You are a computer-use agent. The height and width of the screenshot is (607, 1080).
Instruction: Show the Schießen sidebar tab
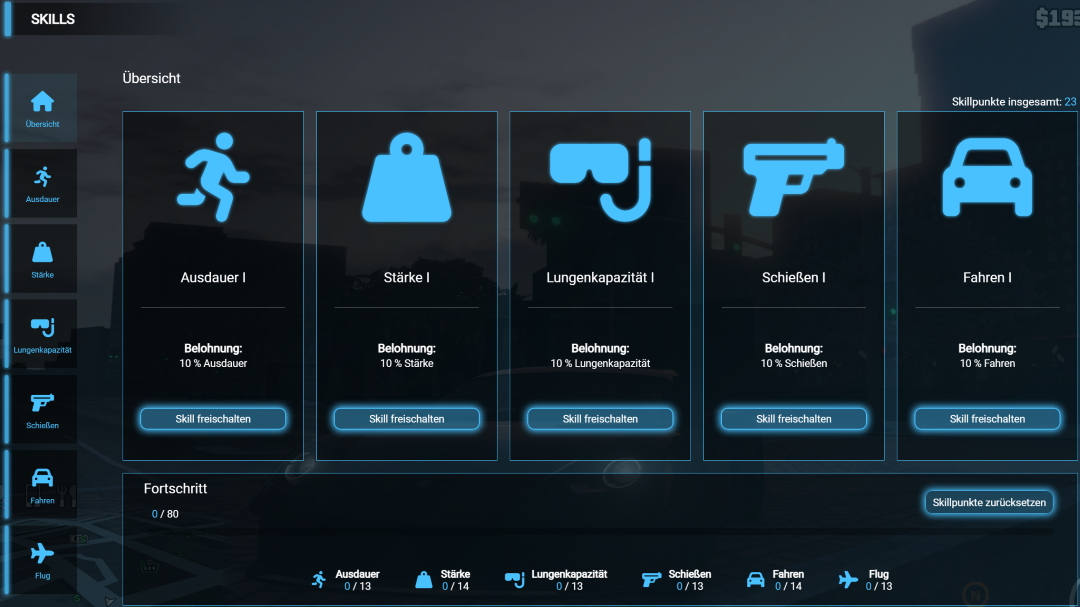(42, 409)
